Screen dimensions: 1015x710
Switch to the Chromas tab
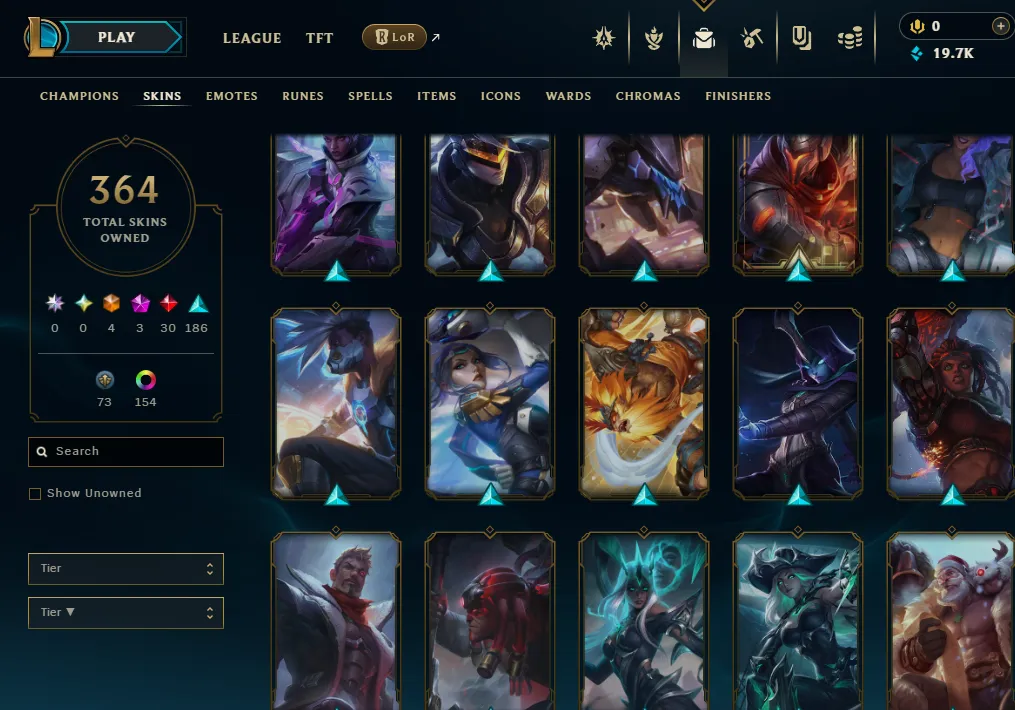[x=648, y=96]
